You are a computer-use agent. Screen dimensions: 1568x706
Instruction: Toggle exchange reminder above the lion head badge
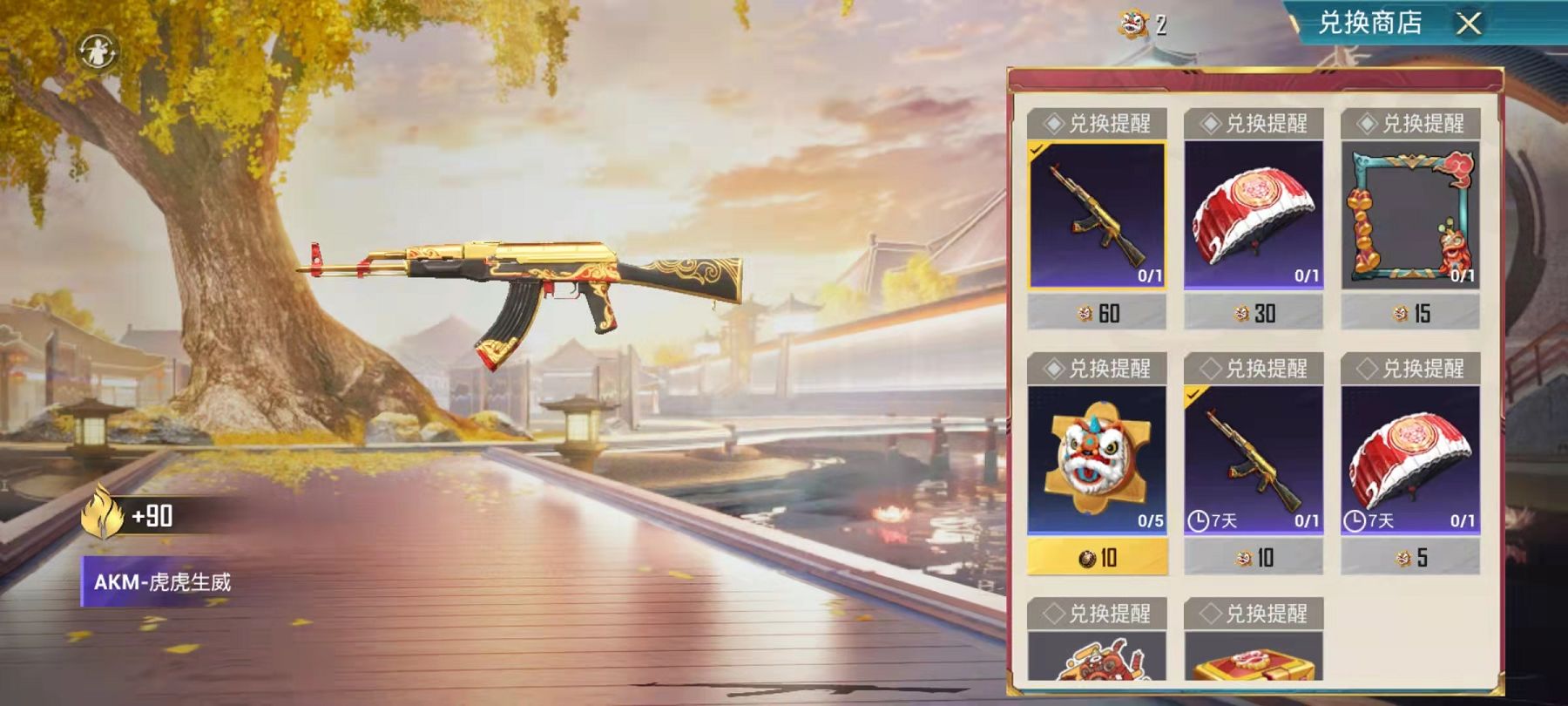(x=1097, y=369)
